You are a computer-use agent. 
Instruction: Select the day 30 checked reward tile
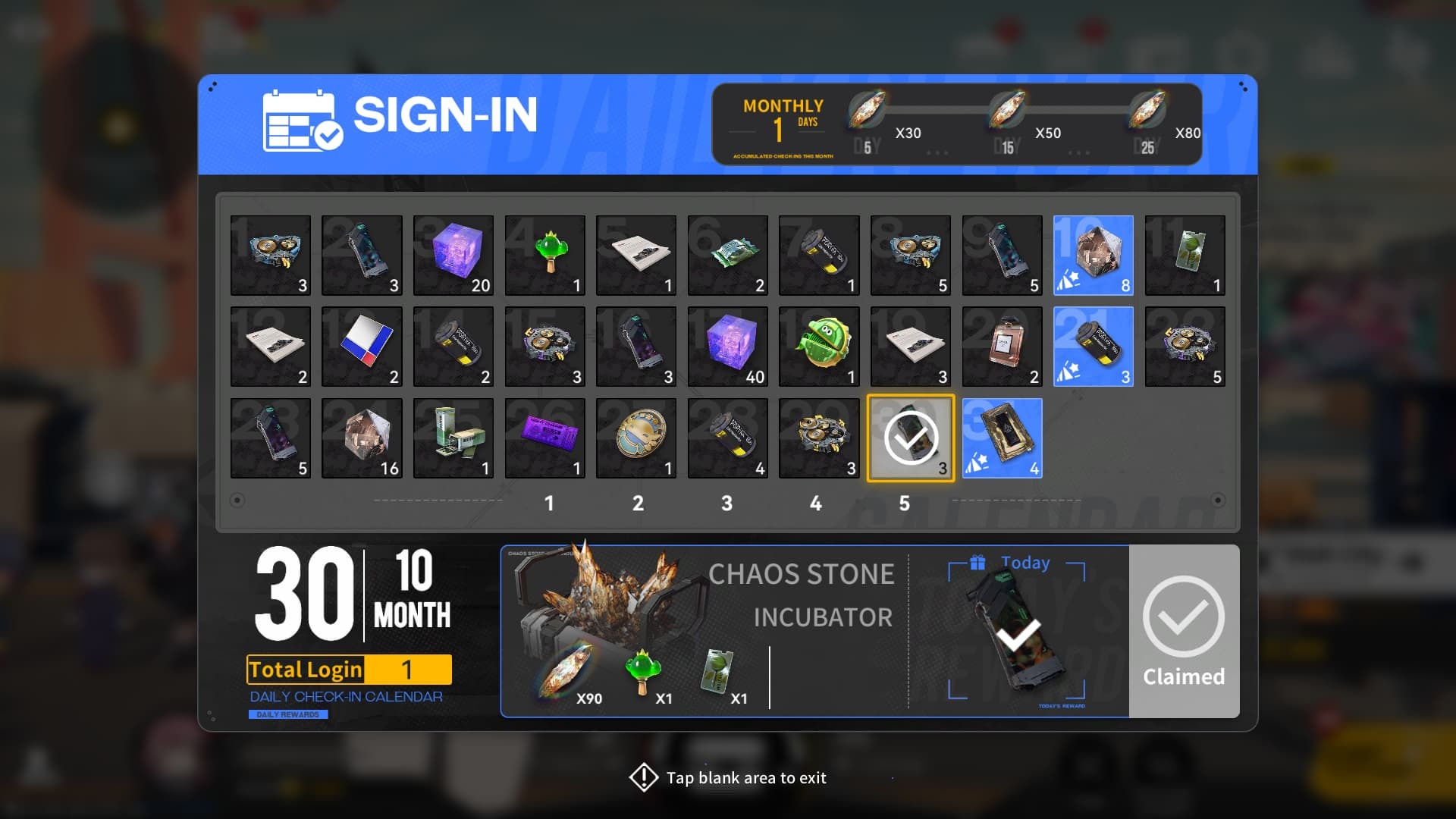(x=911, y=438)
